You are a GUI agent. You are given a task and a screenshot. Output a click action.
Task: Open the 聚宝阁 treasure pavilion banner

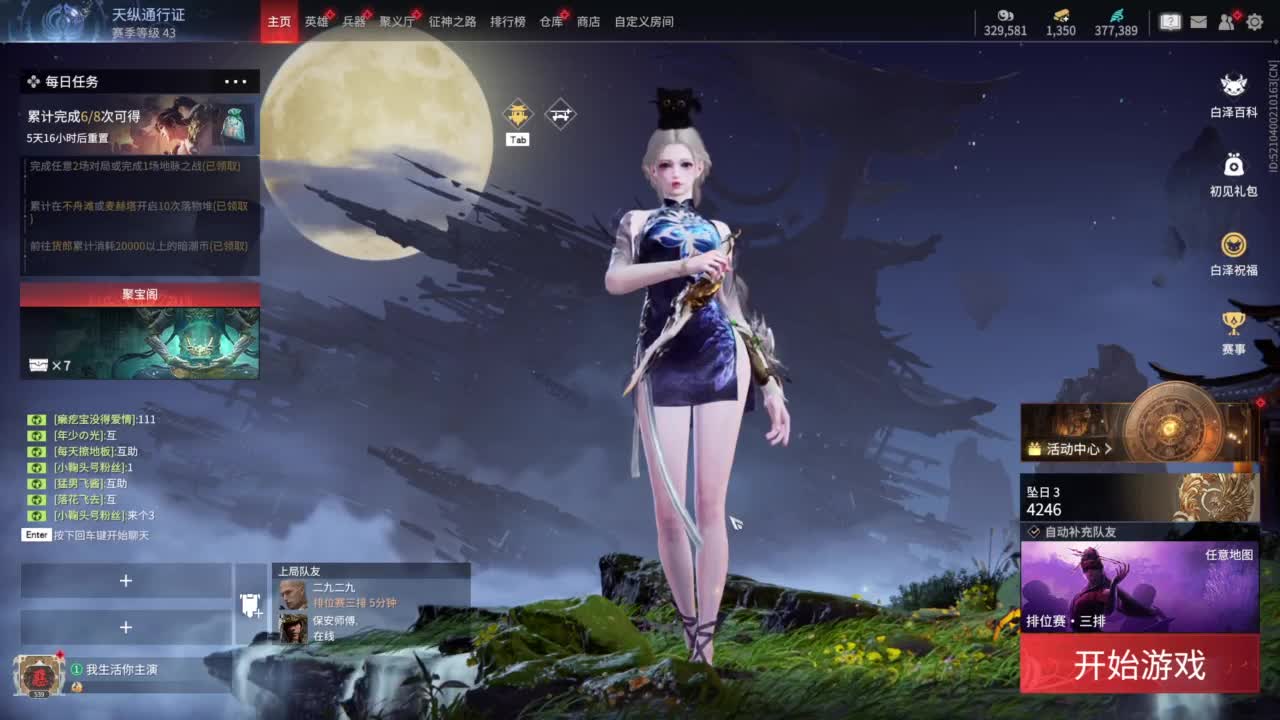click(139, 294)
